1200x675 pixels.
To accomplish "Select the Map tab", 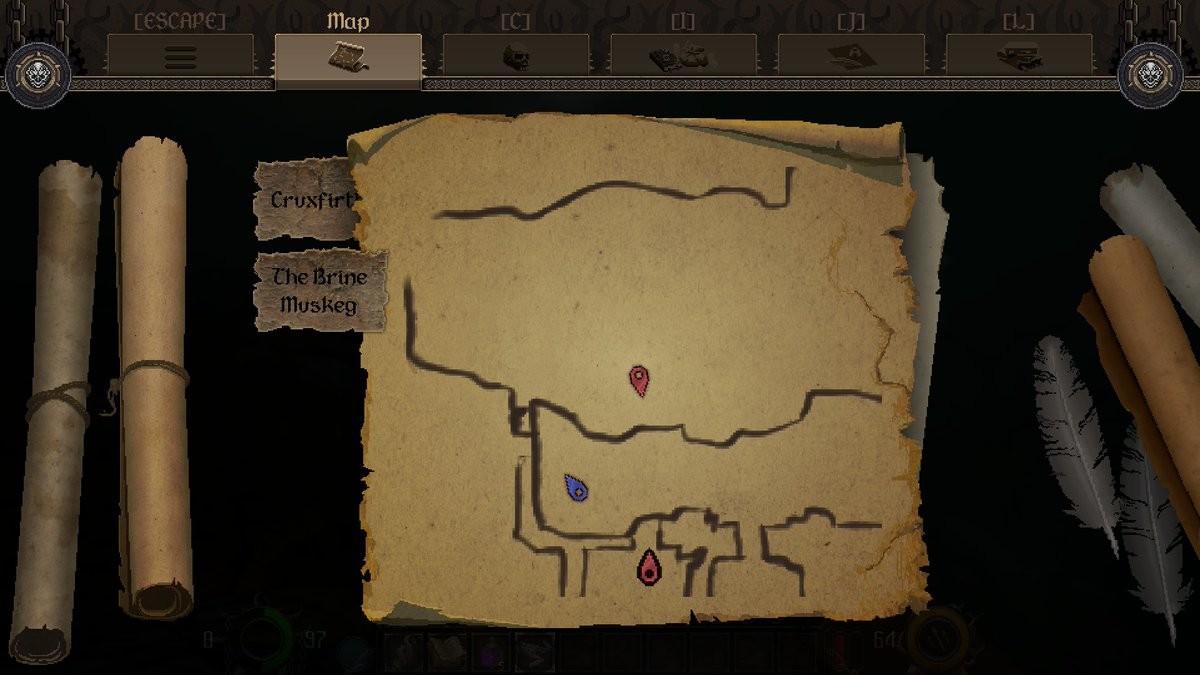I will (x=348, y=57).
